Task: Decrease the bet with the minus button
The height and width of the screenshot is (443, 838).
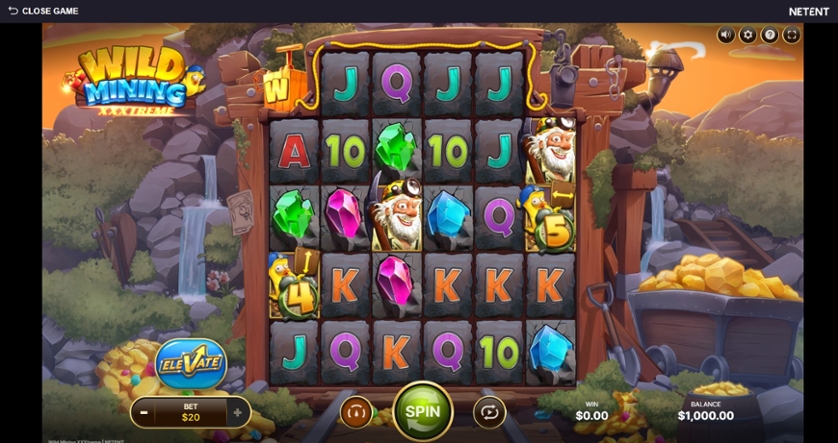Action: pyautogui.click(x=145, y=411)
